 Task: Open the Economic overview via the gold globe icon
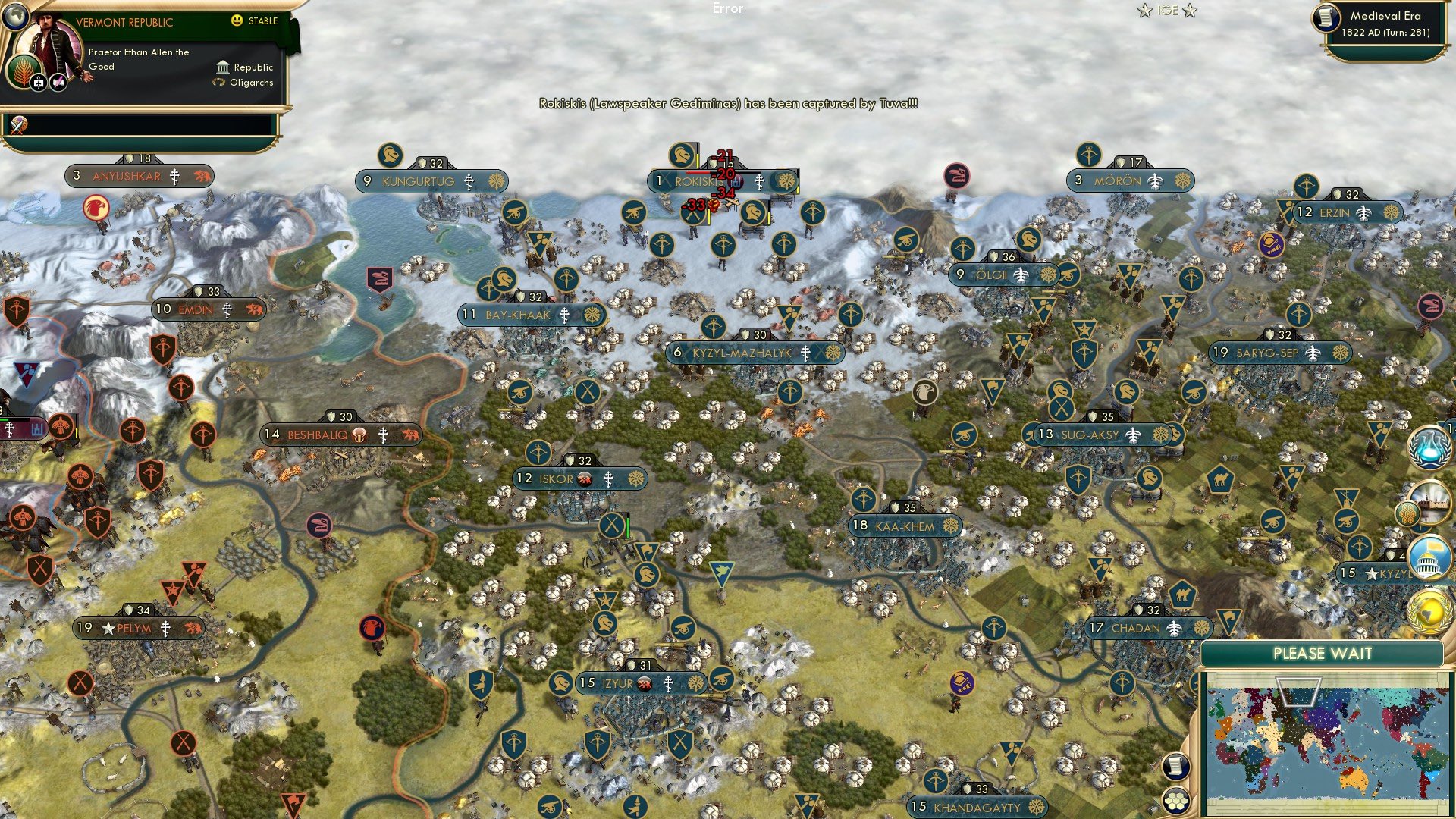click(1429, 611)
